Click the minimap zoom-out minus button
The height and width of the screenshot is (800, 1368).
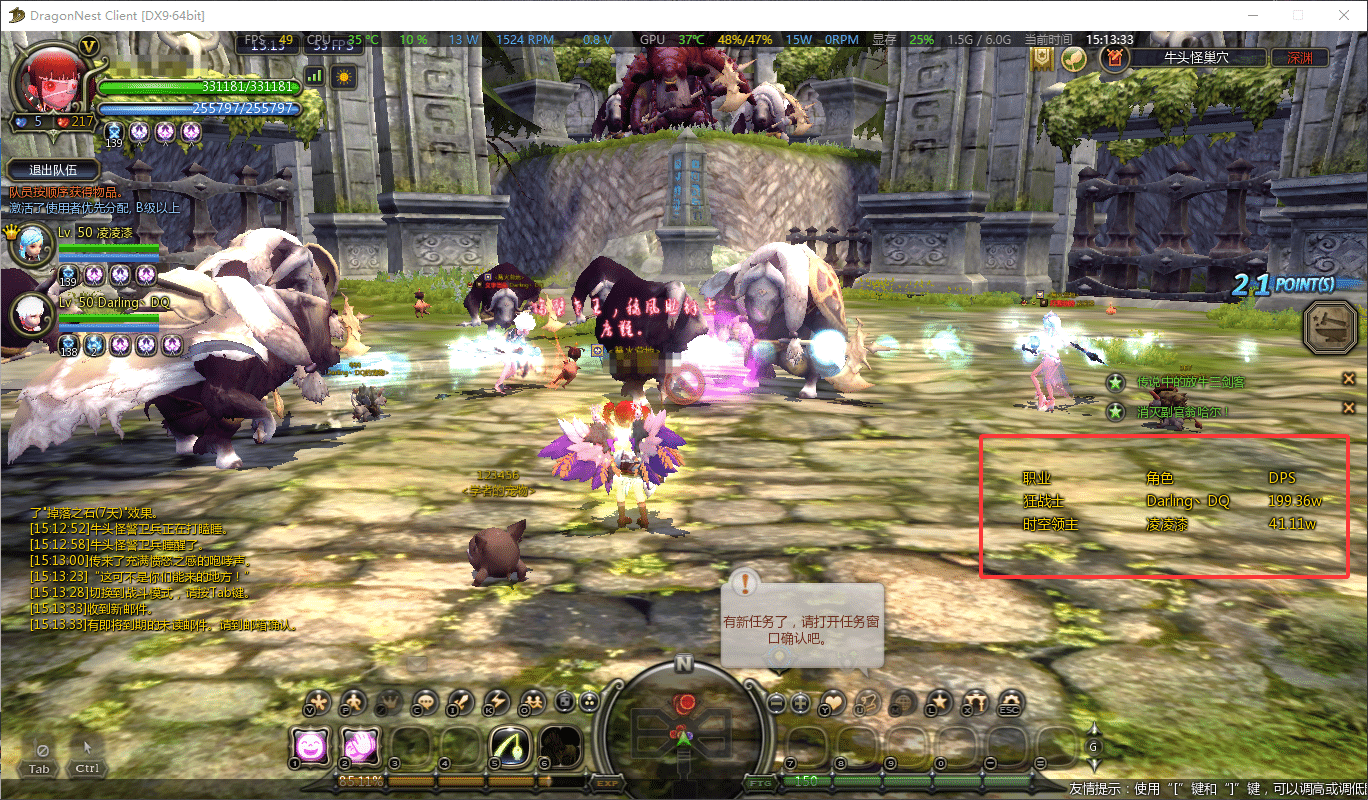(776, 702)
